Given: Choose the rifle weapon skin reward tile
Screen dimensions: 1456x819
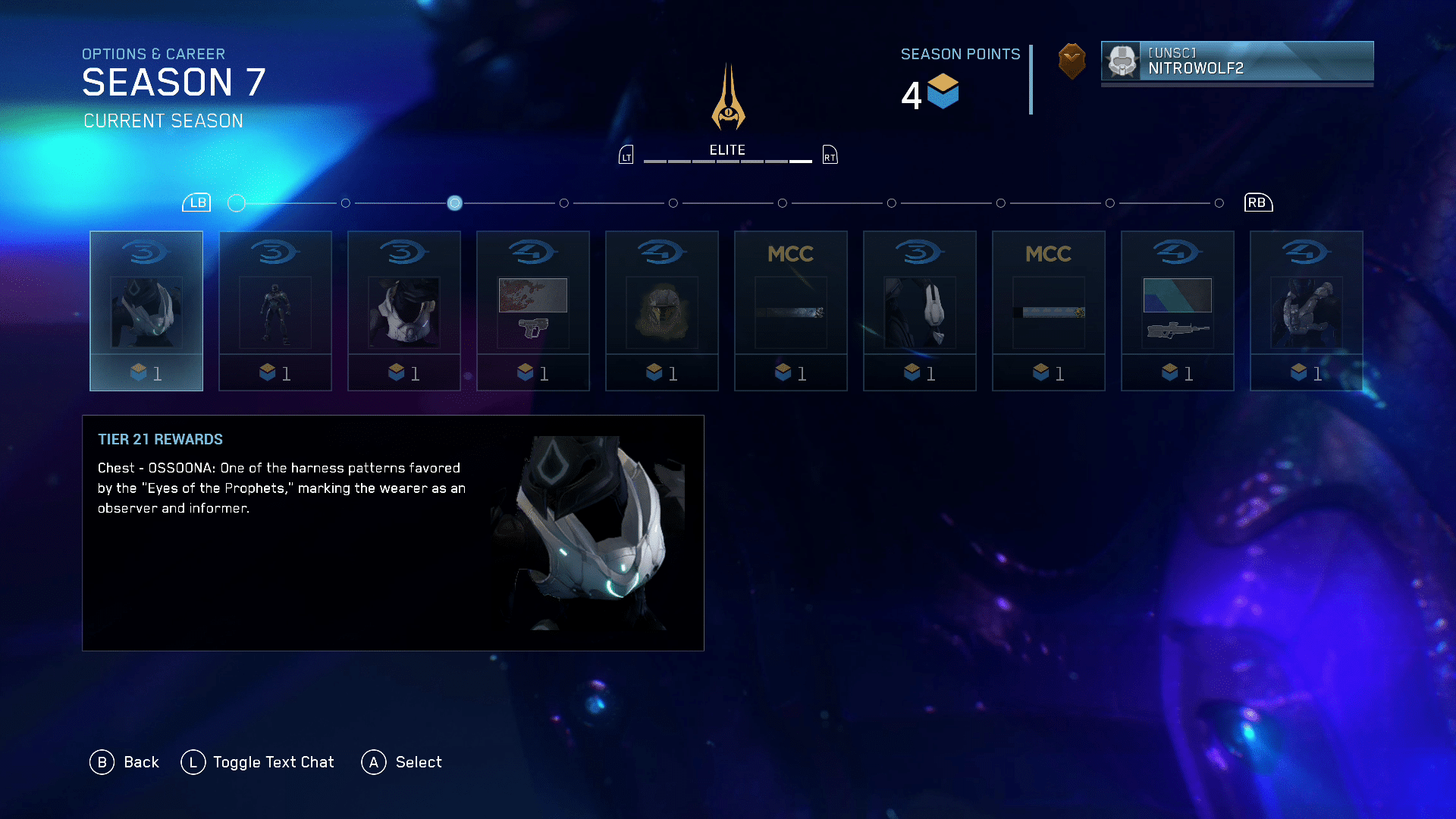Looking at the screenshot, I should point(1178,311).
